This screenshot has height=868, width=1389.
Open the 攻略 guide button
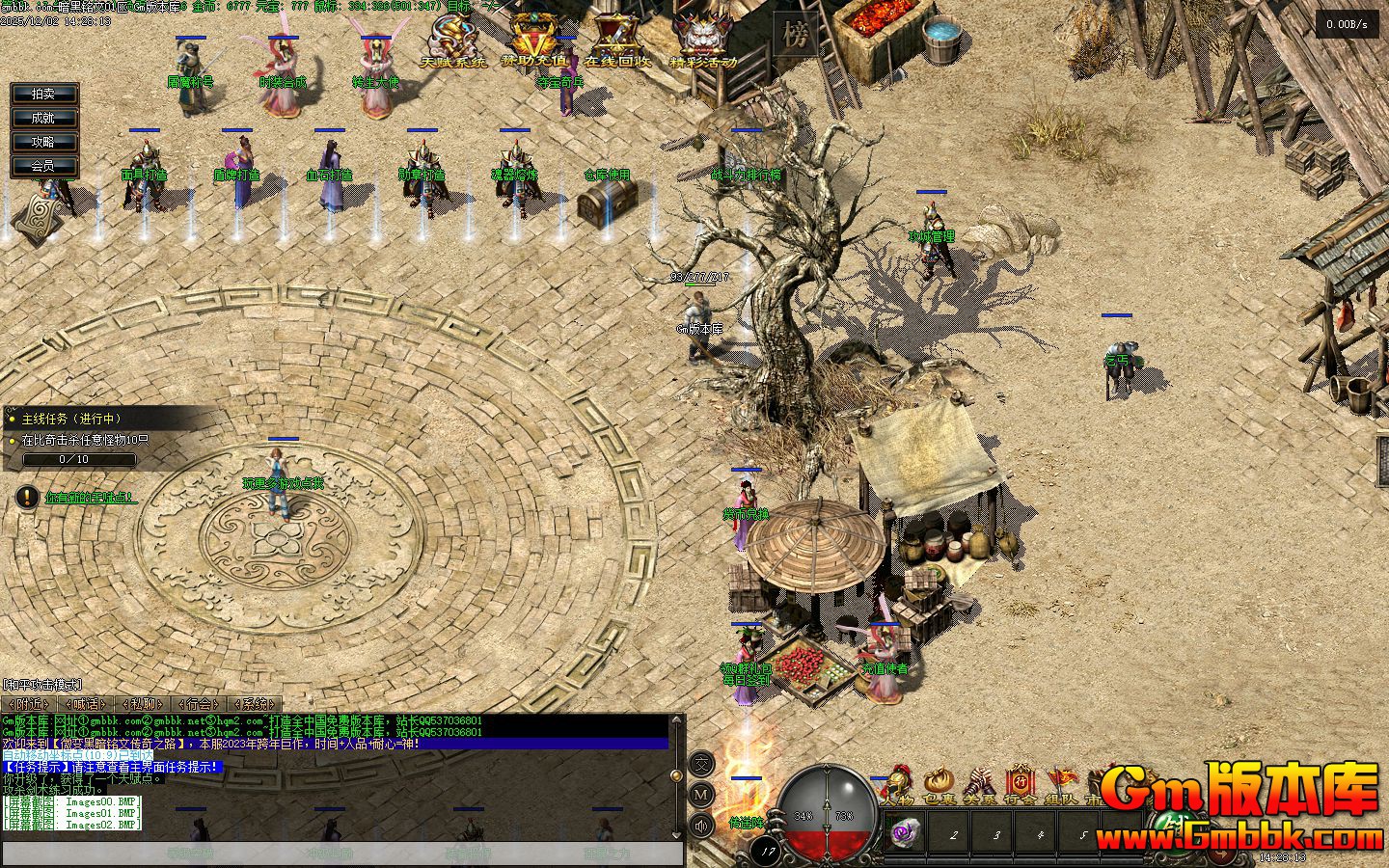click(x=43, y=142)
